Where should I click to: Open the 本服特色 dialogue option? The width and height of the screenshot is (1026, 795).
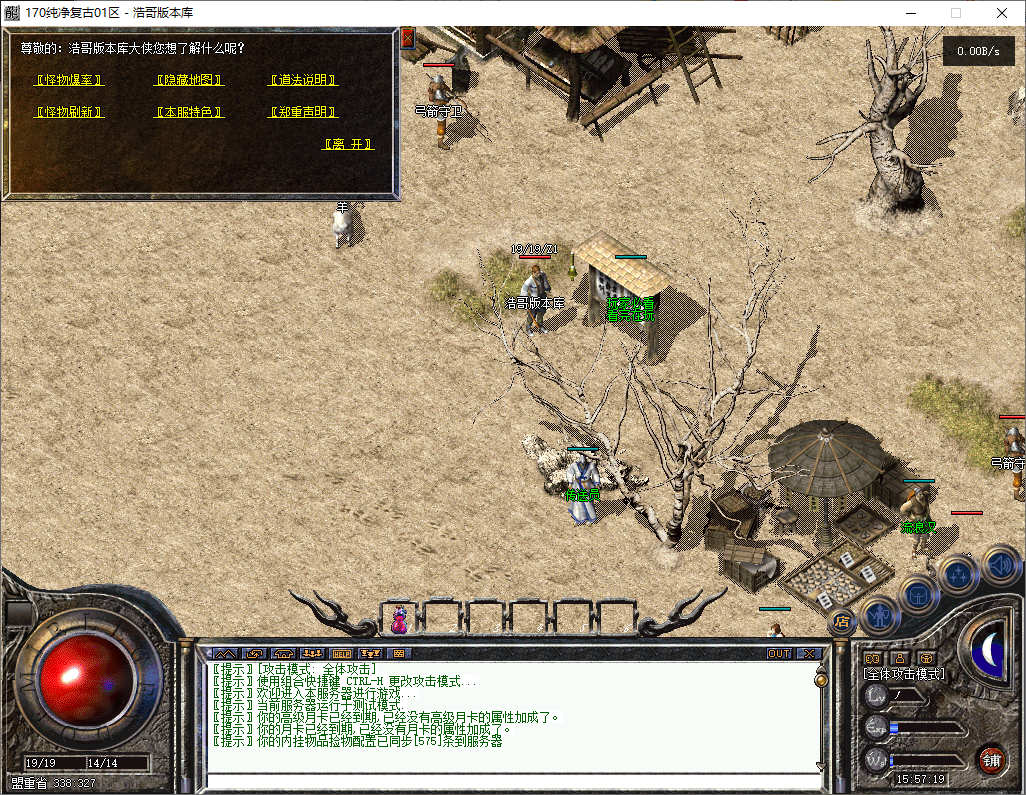[x=188, y=112]
